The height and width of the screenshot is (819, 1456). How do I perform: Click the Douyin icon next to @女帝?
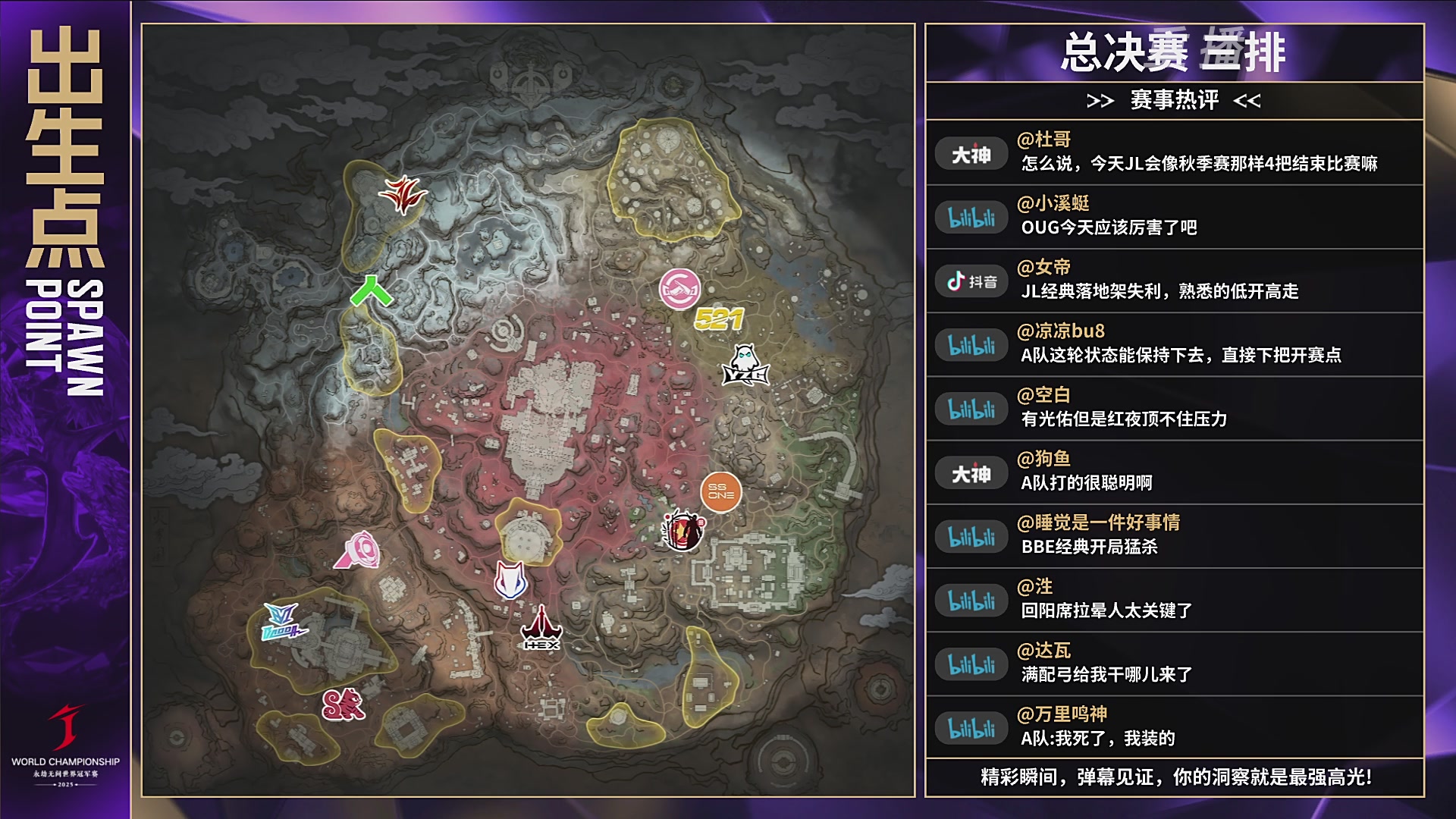pyautogui.click(x=971, y=281)
